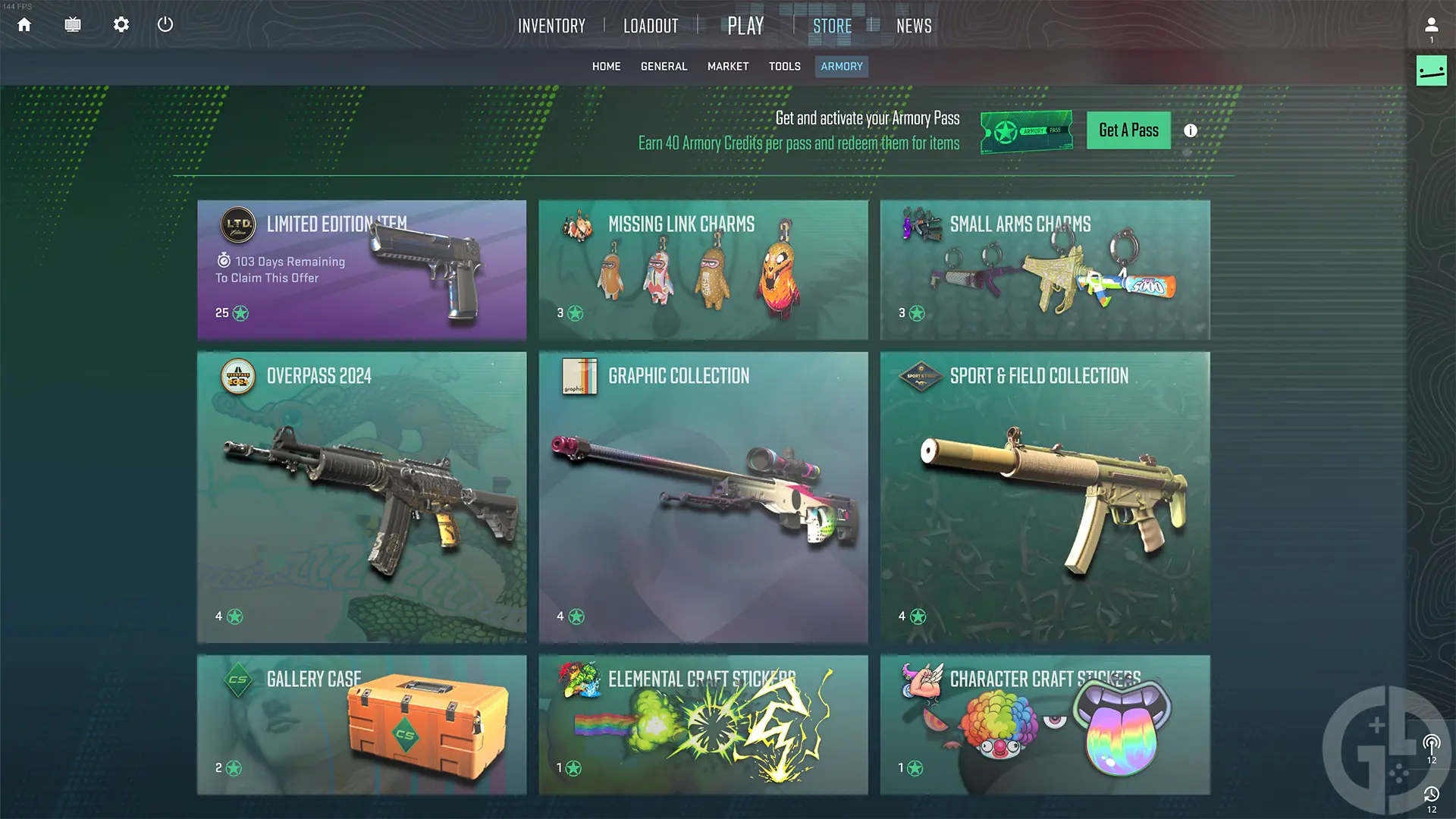Select the Graphic Collection AWP card
This screenshot has width=1456, height=819.
[703, 497]
